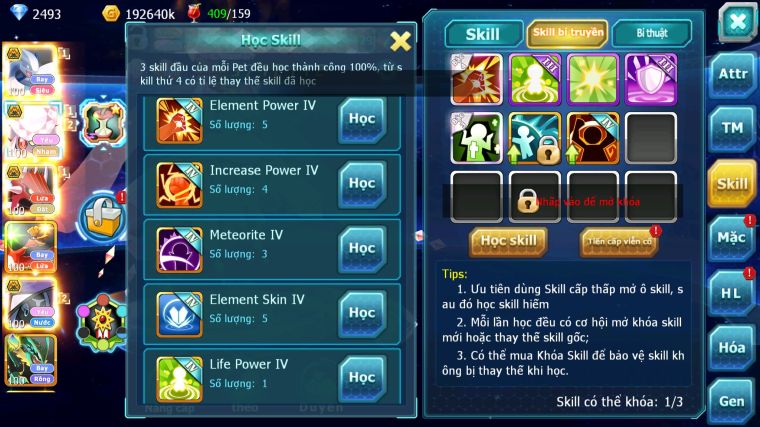Open the TM side tab
This screenshot has width=760, height=427.
pyautogui.click(x=733, y=128)
